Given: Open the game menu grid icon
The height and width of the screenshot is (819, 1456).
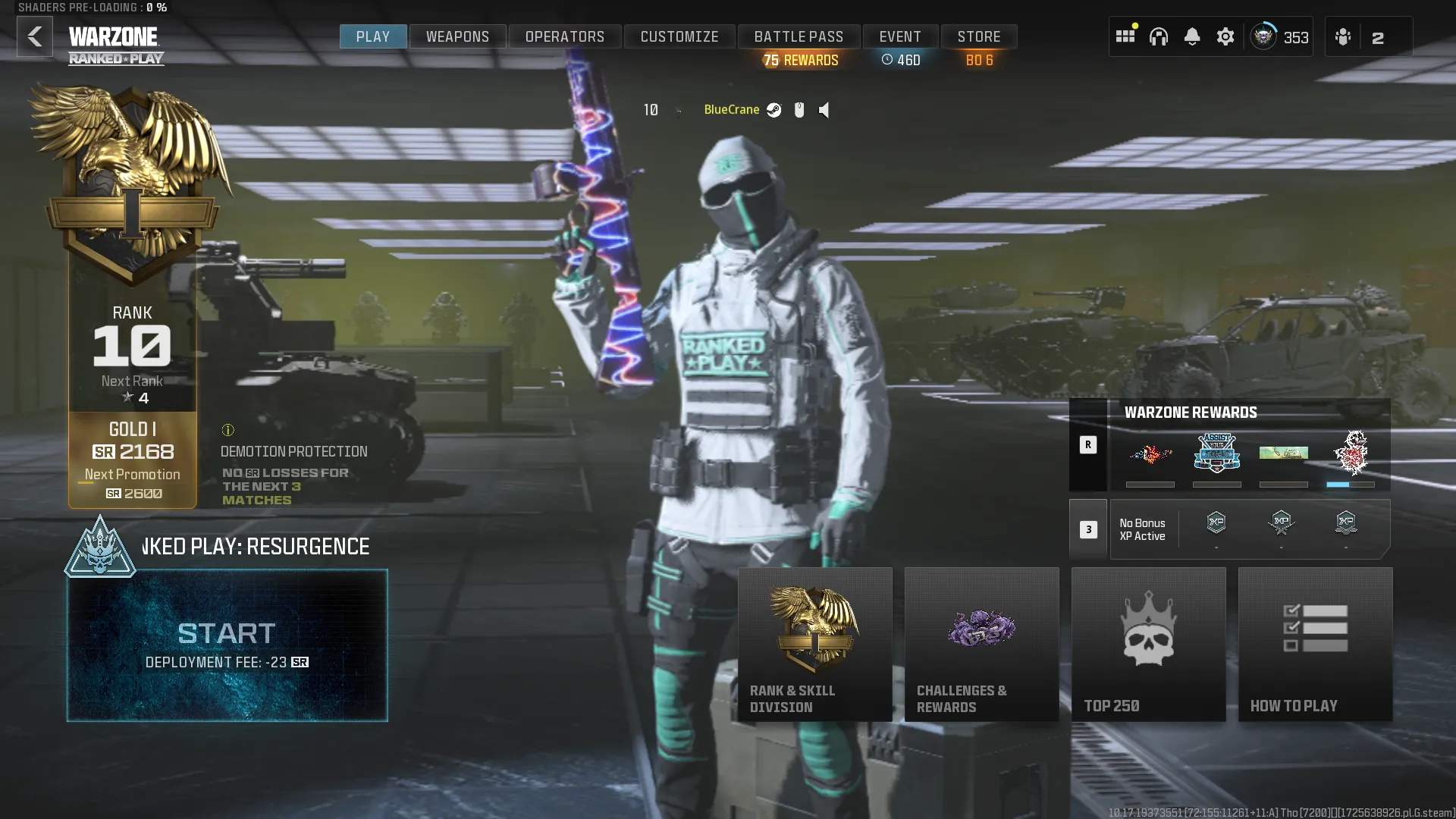Looking at the screenshot, I should click(1125, 36).
